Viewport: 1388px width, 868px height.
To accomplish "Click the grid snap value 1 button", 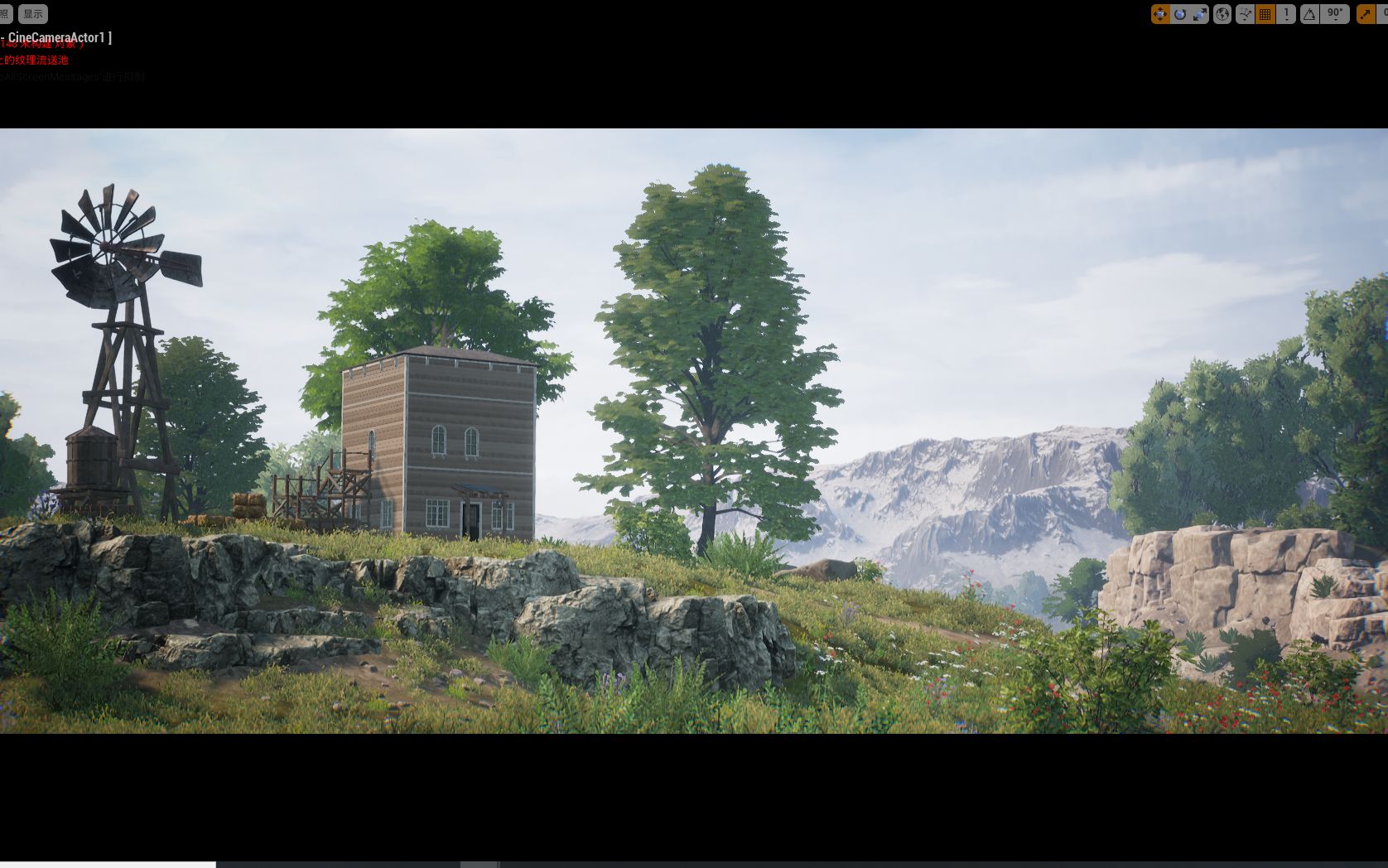I will point(1284,11).
